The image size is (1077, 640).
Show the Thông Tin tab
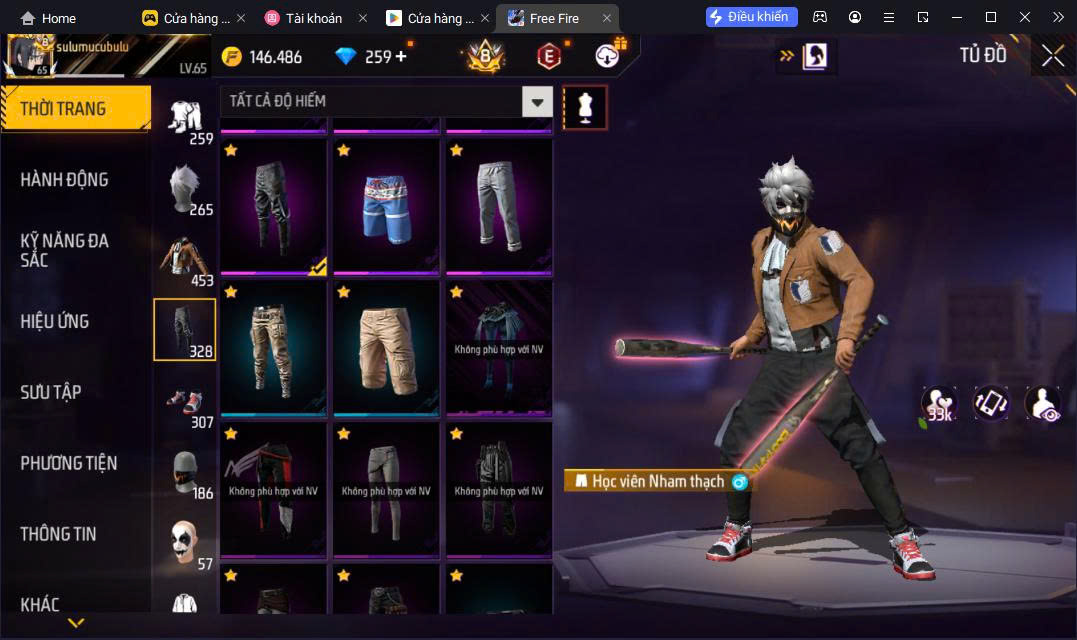click(x=58, y=534)
